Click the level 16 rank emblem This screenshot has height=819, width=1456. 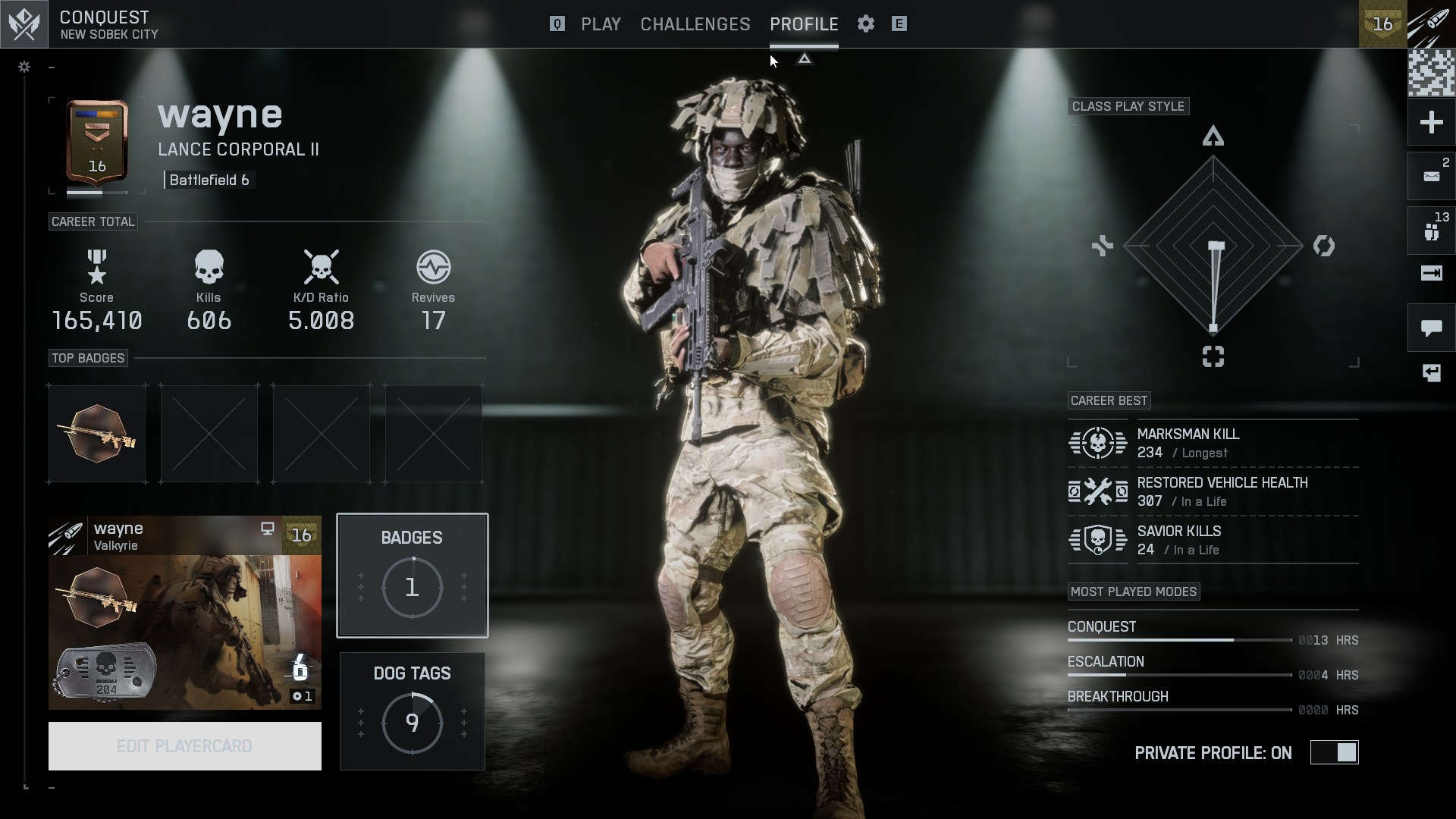pos(97,144)
